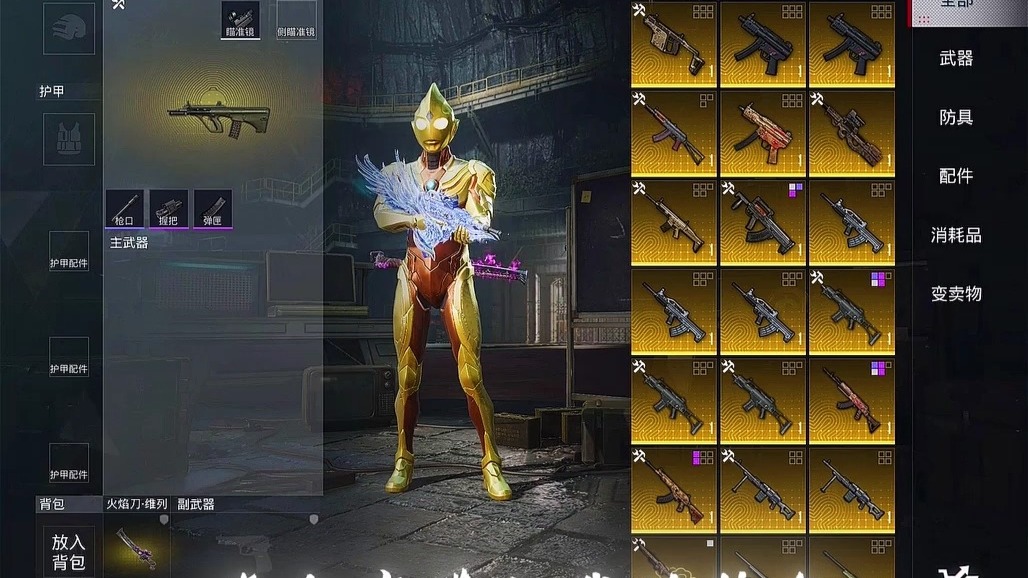This screenshot has width=1028, height=578.
Task: Pick the Groza bullpup rifle in inventory
Action: point(763,222)
